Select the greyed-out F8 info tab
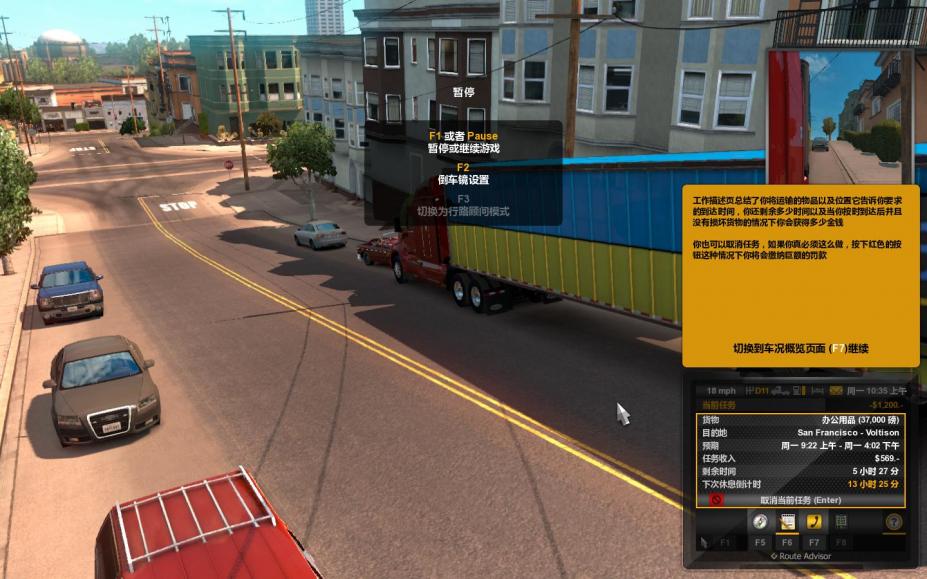 (841, 522)
